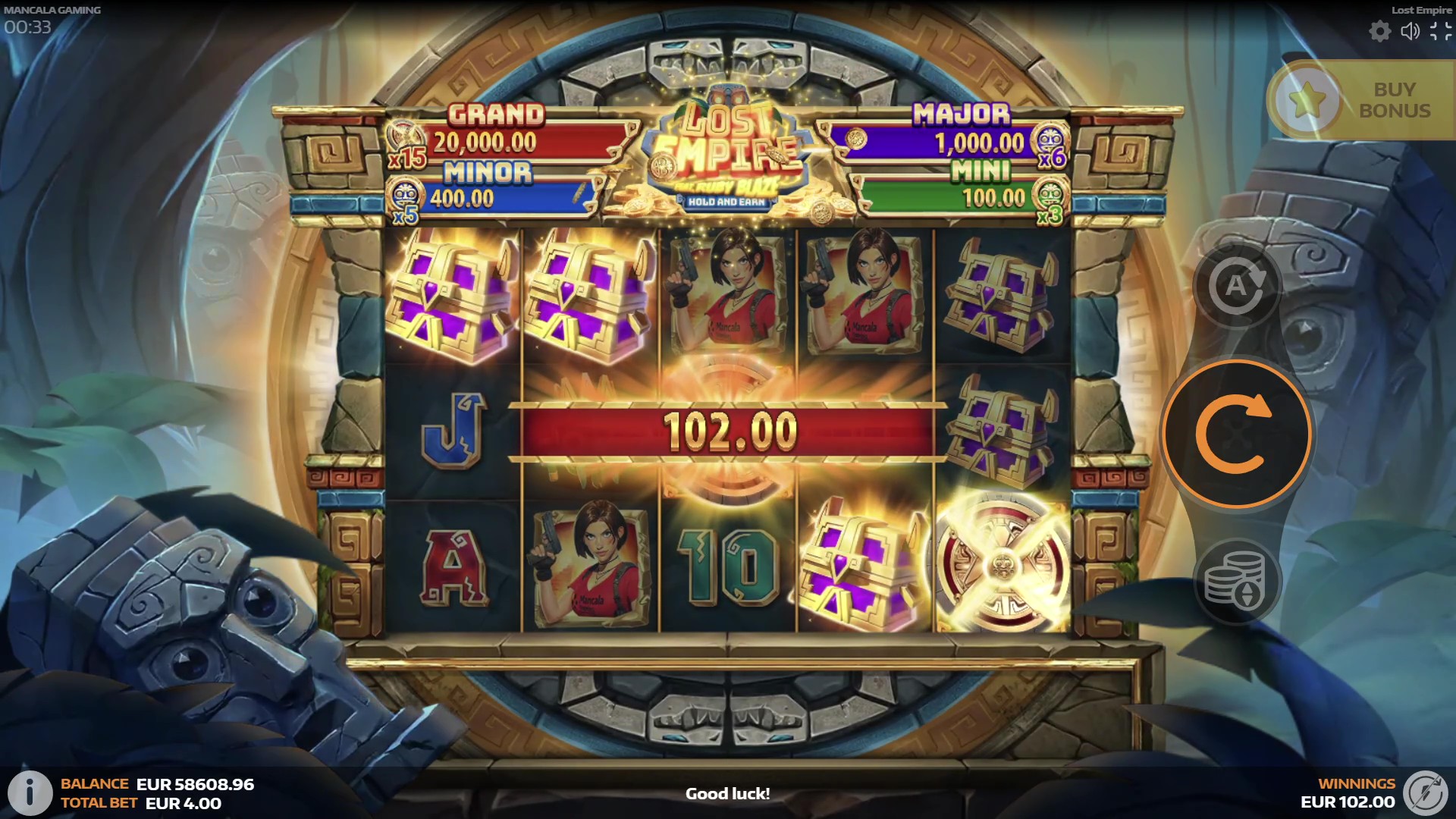Spin the reels with the orange button
Screen dimensions: 1456x819
coord(1236,434)
